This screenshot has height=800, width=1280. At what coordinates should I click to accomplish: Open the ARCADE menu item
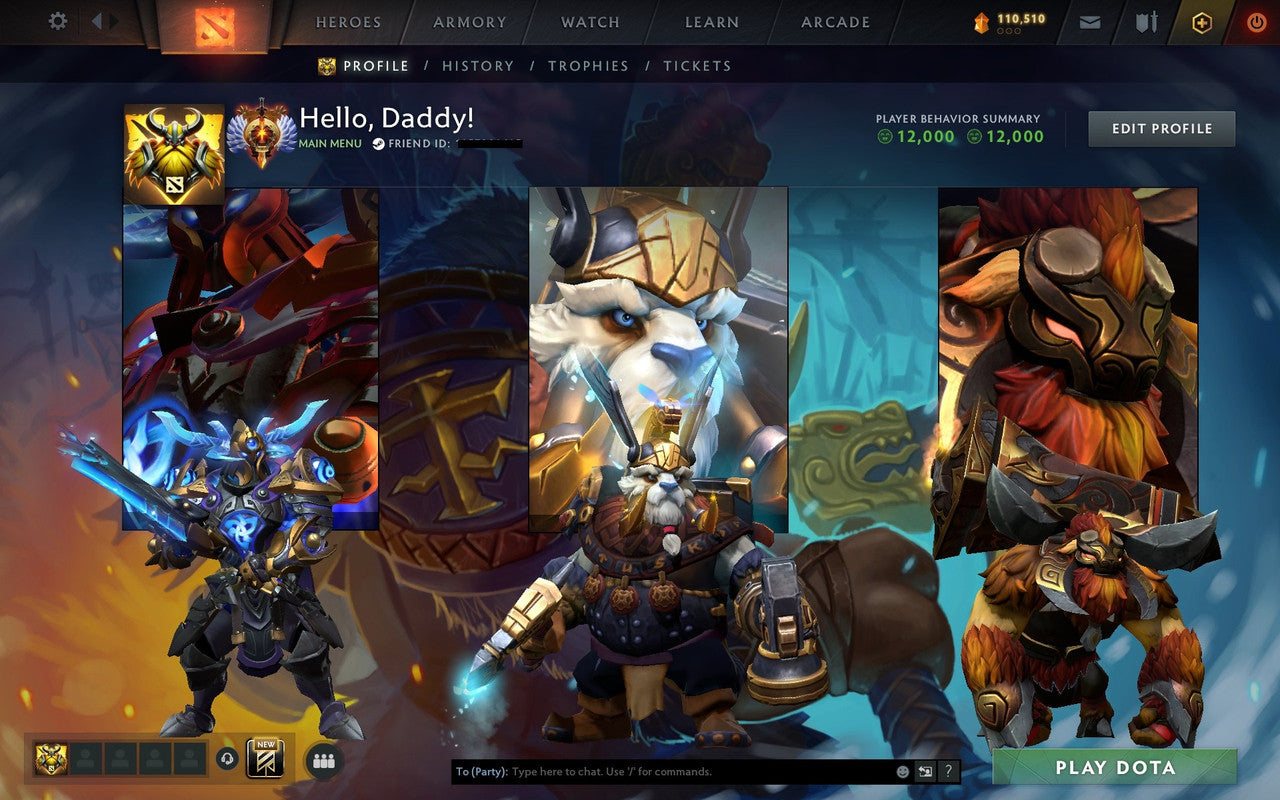coord(836,21)
